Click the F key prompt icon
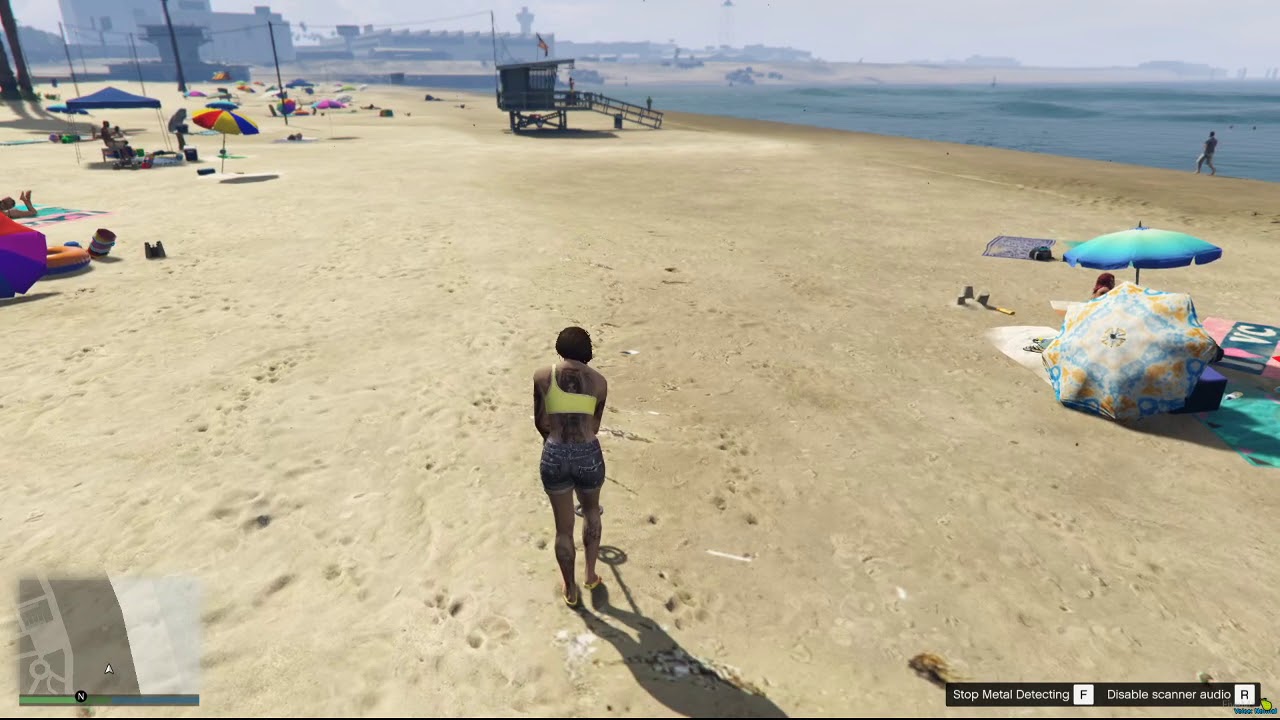1280x720 pixels. 1083,694
